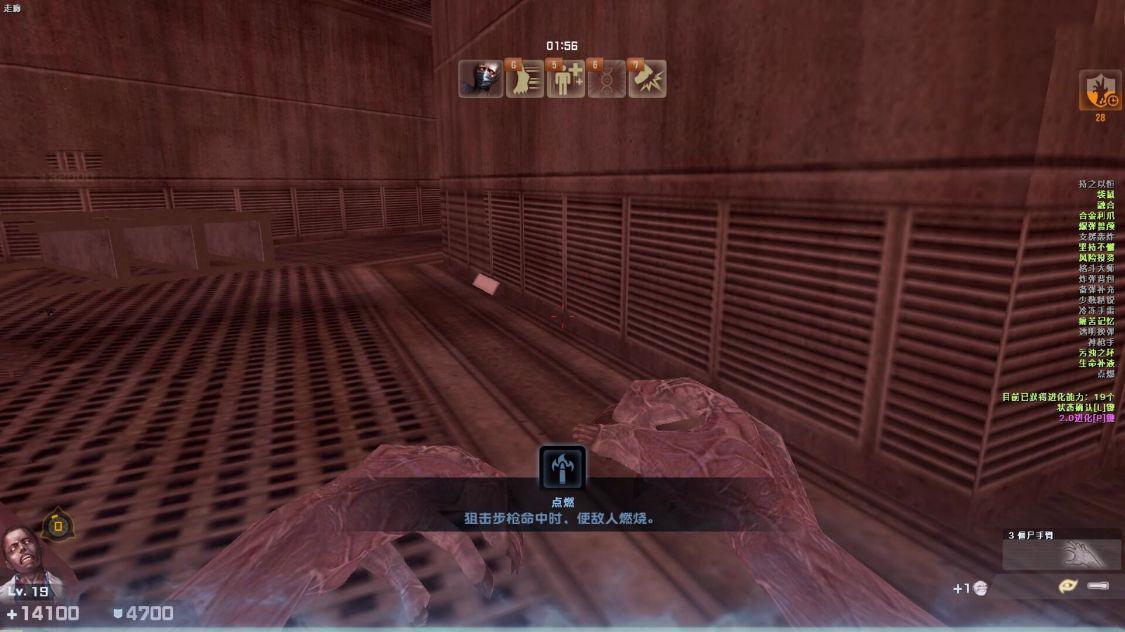
Task: Trigger the DNA helix skill icon
Action: pyautogui.click(x=605, y=79)
